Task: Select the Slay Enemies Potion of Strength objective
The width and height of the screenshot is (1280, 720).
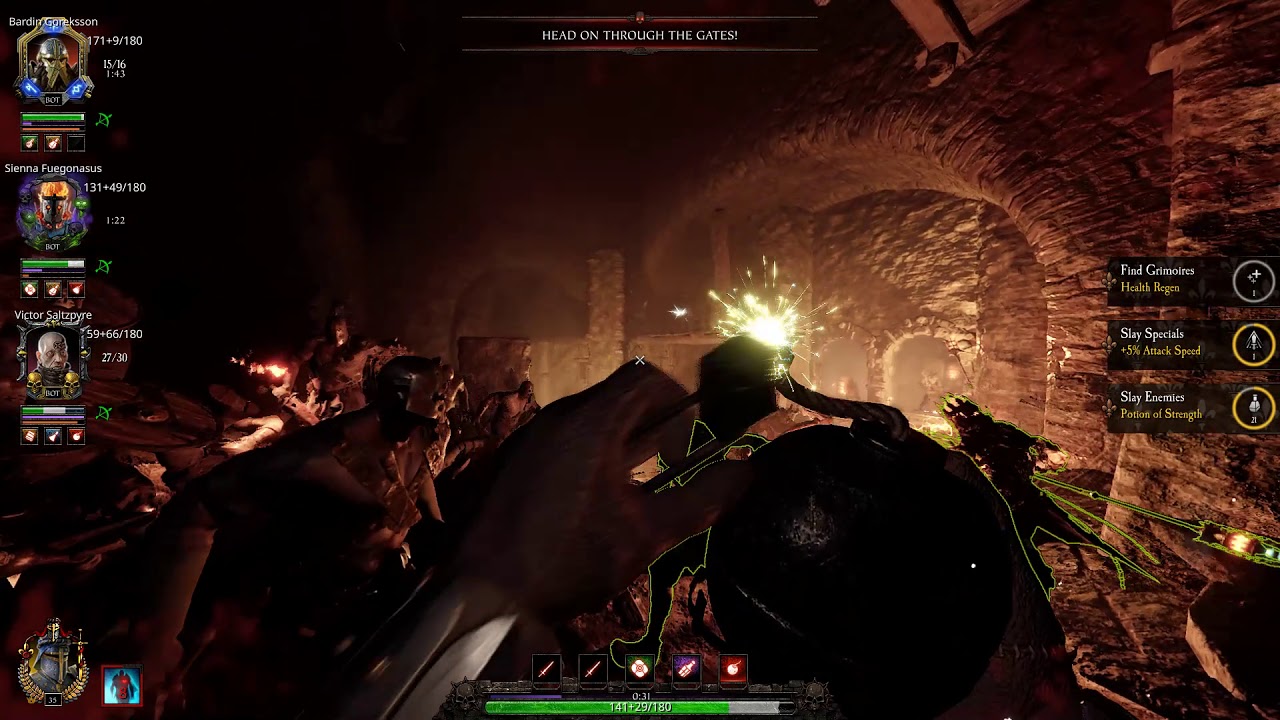Action: point(1190,406)
